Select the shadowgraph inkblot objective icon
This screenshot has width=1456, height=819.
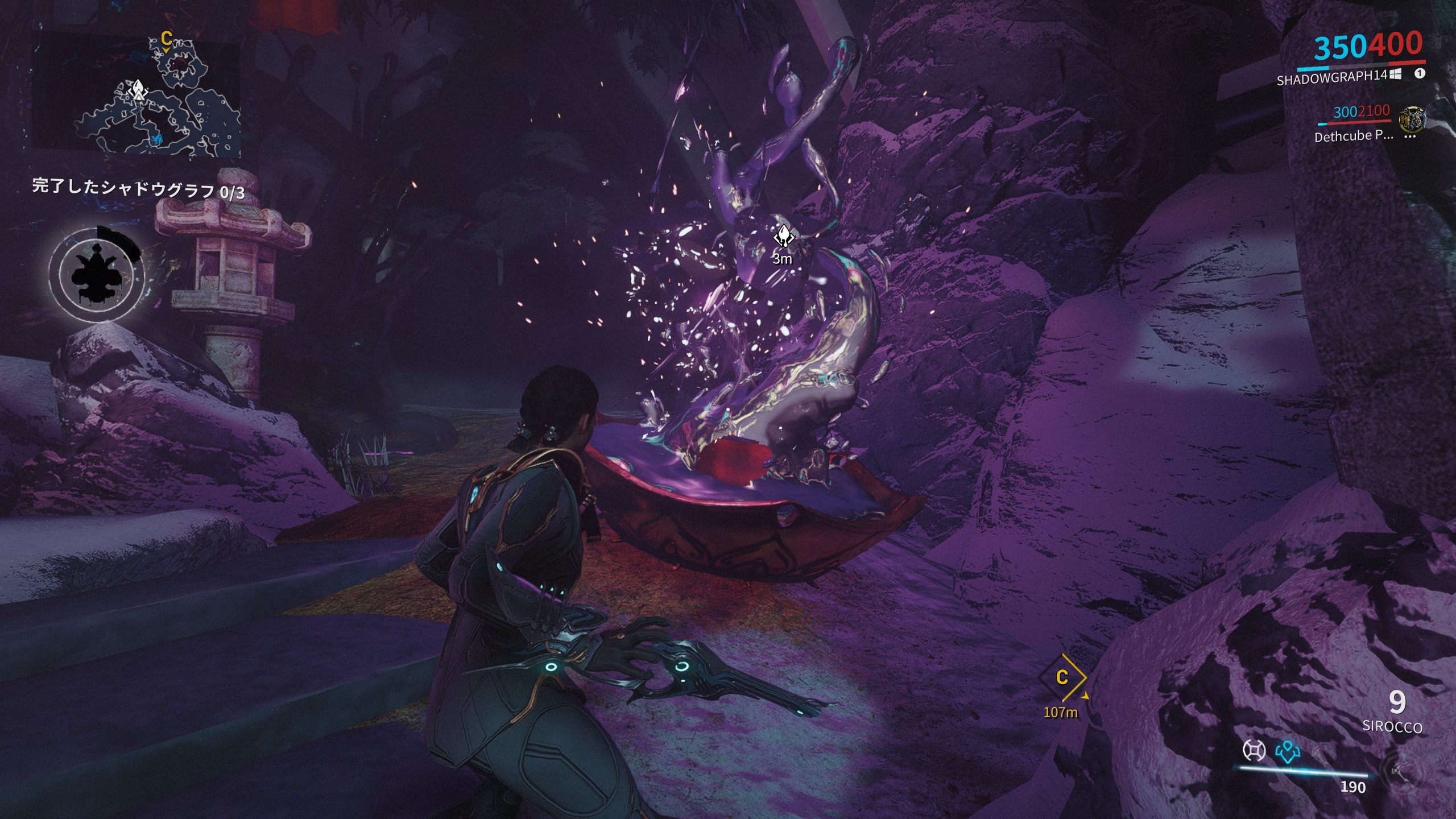[97, 274]
